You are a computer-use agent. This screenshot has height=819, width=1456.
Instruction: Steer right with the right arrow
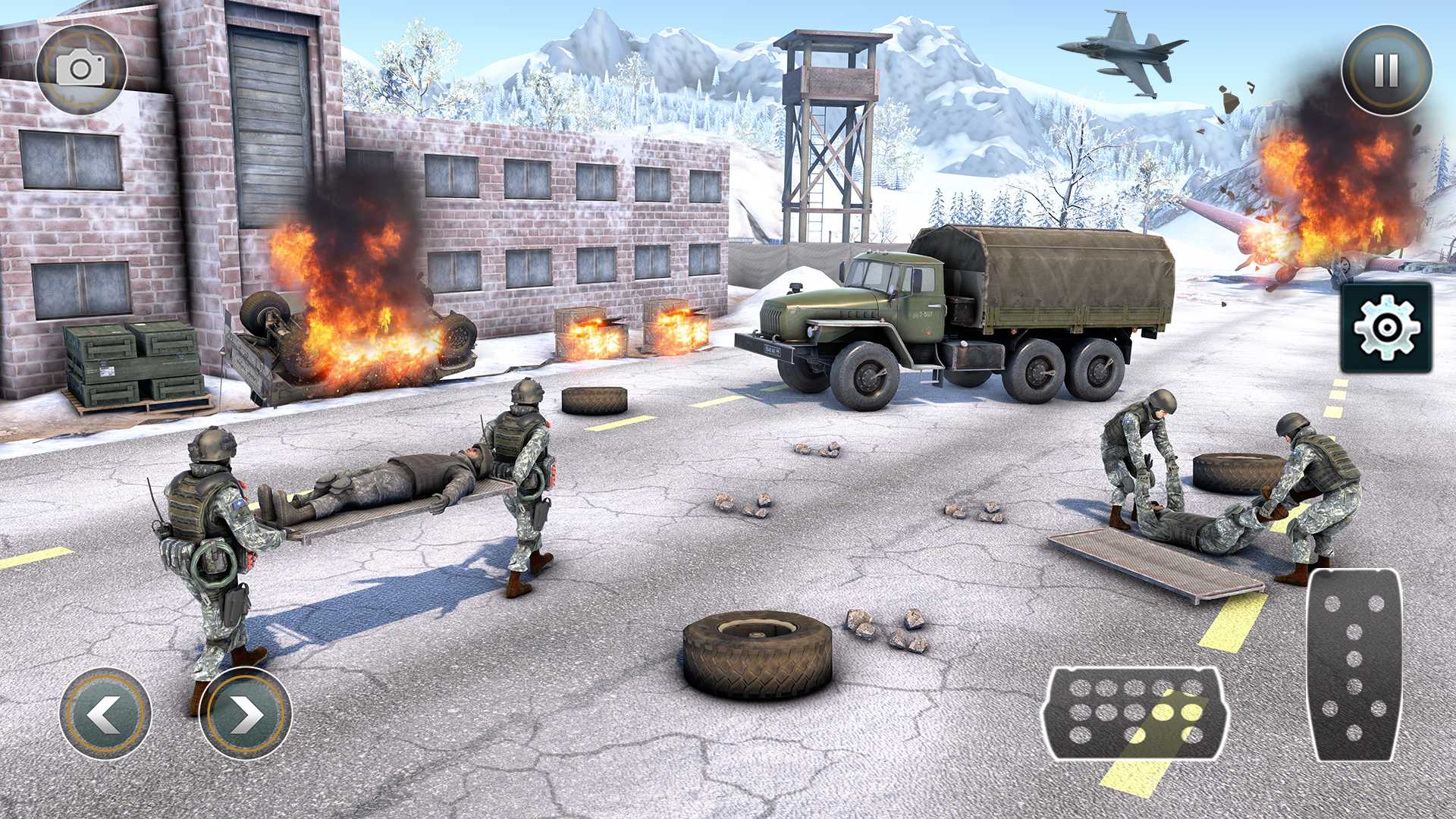coord(245,714)
